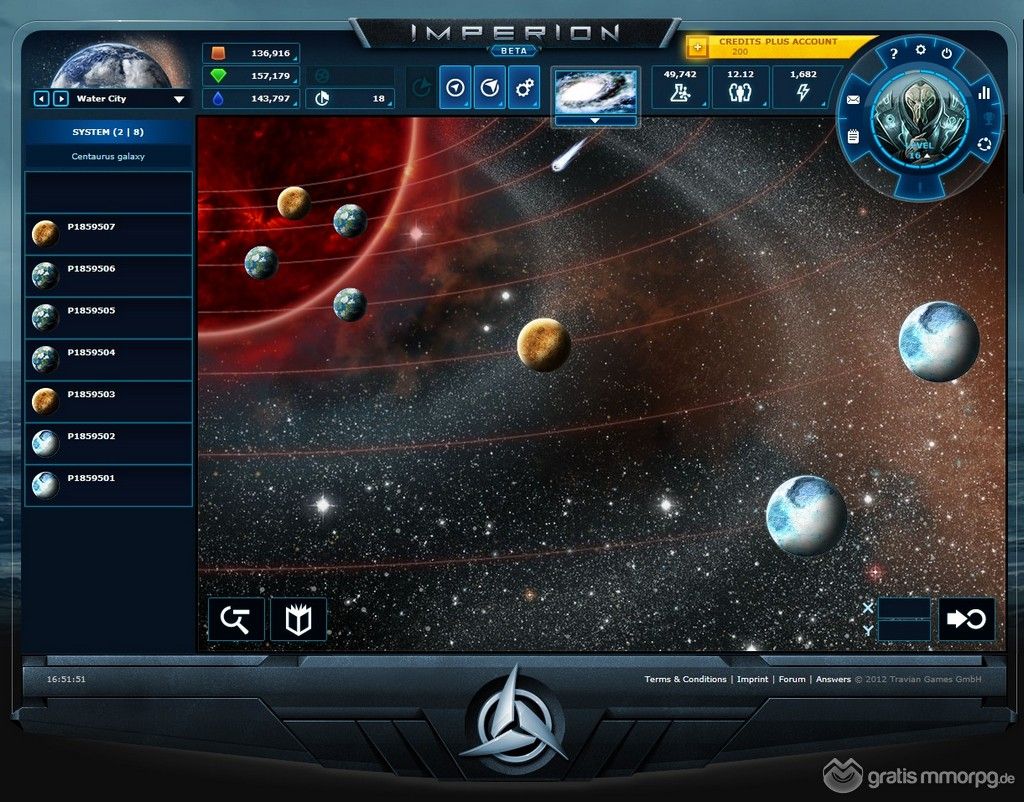The width and height of the screenshot is (1024, 802).
Task: Add credits with the yellow plus button
Action: (x=697, y=46)
